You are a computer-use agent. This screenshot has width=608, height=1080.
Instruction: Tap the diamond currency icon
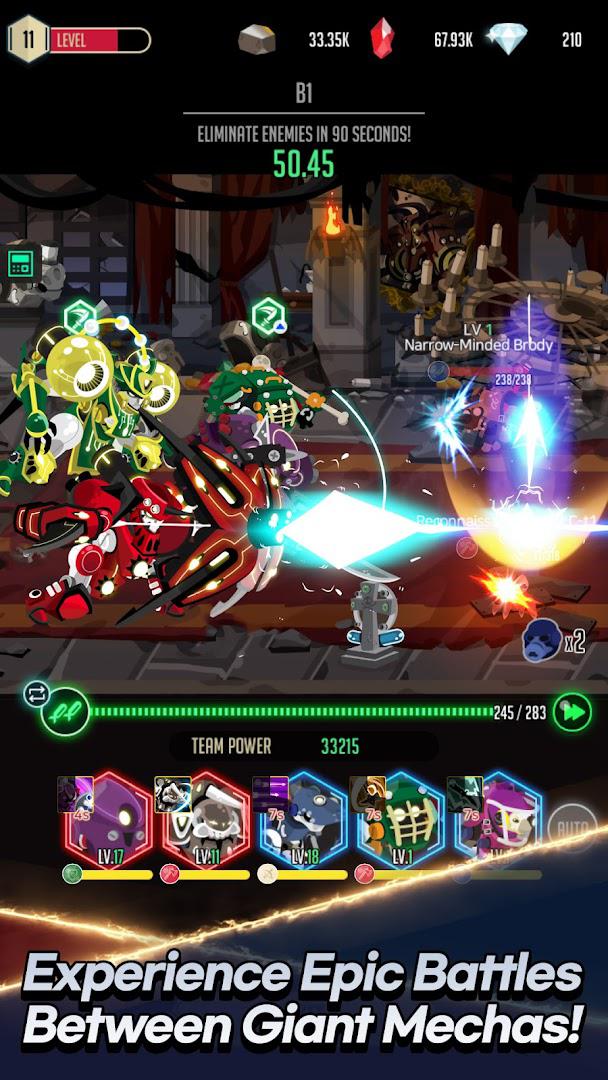click(505, 40)
